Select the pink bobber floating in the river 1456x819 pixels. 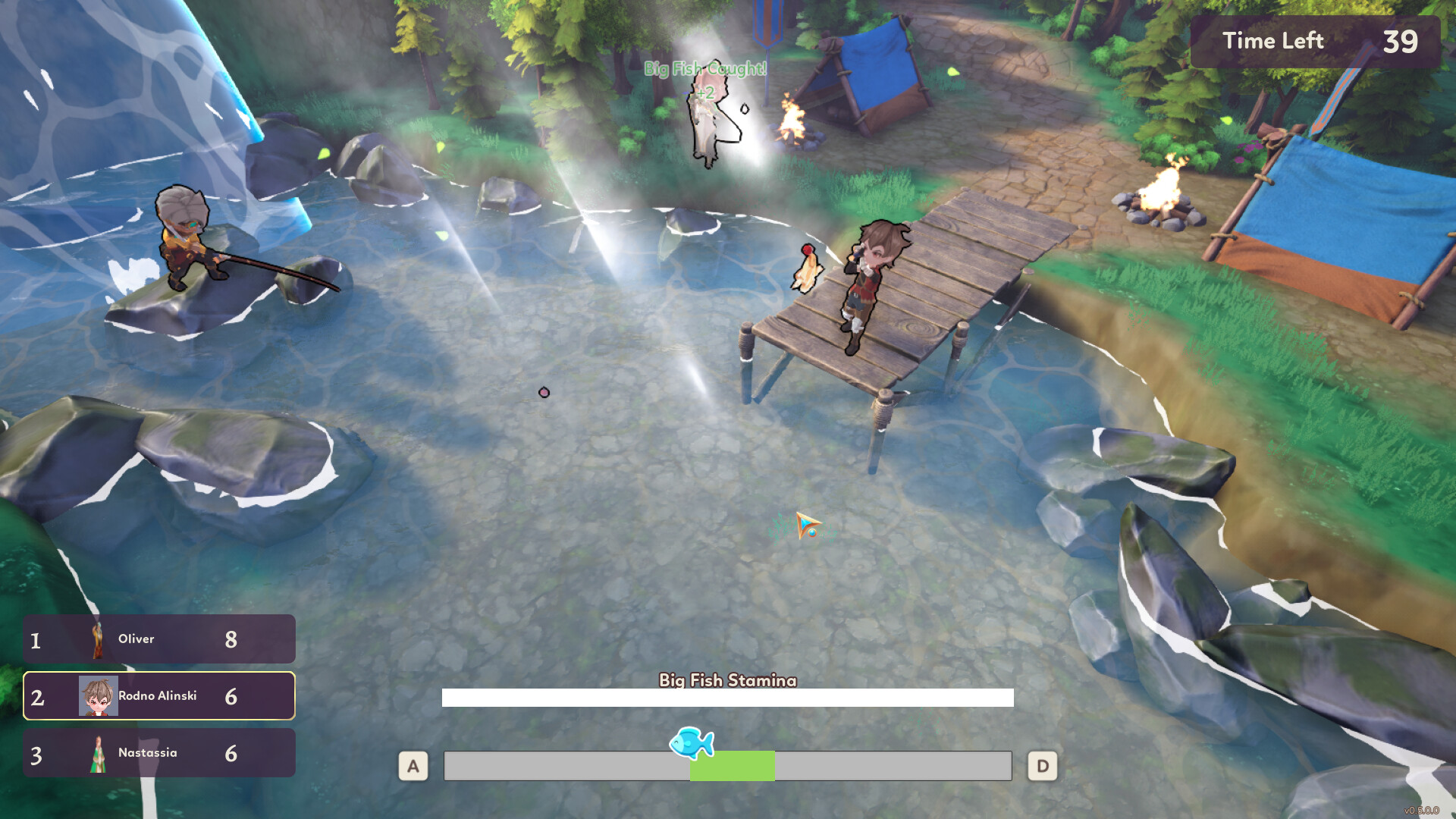pyautogui.click(x=543, y=393)
